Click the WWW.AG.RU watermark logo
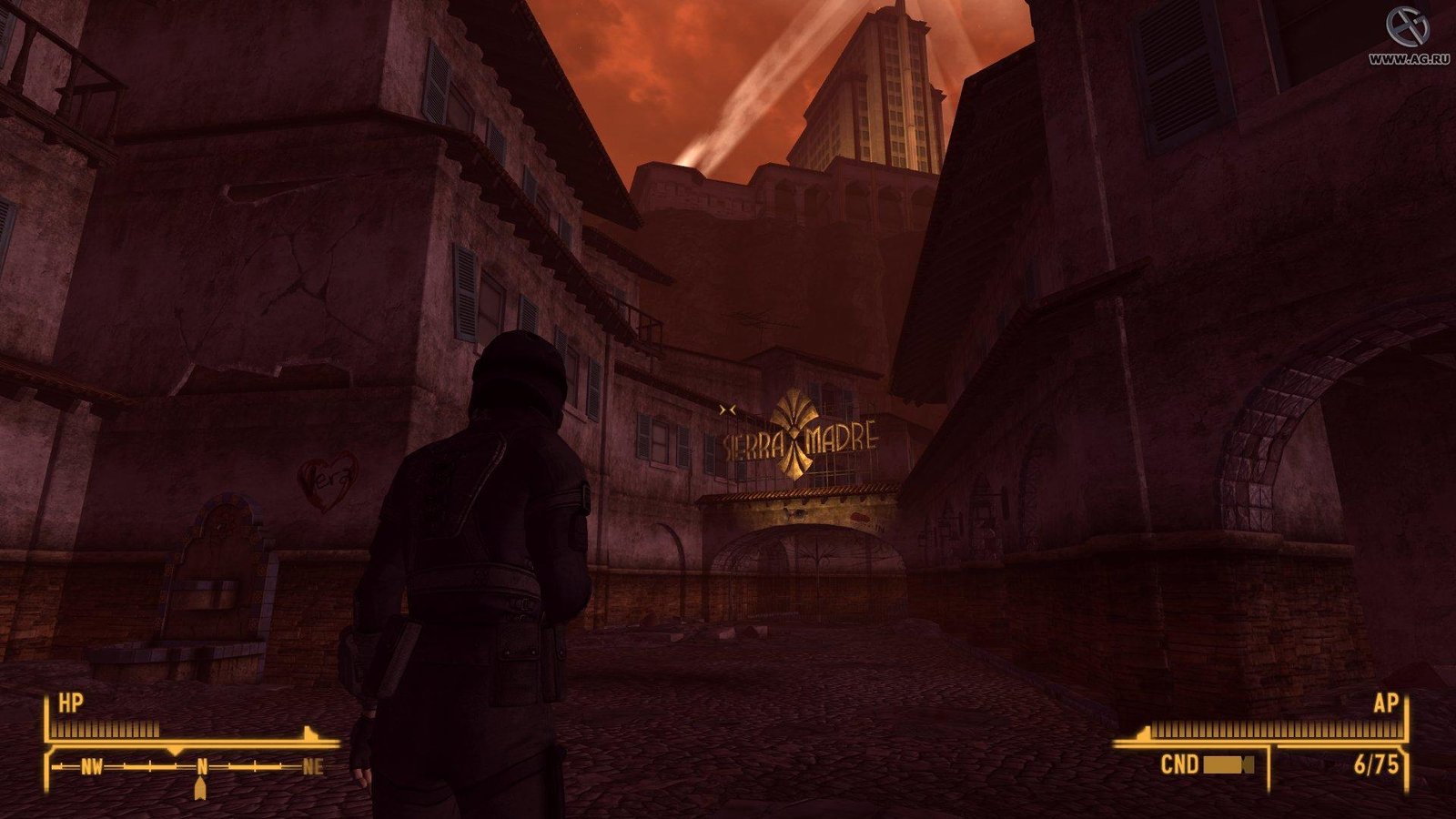Viewport: 1456px width, 819px height. click(x=1410, y=27)
